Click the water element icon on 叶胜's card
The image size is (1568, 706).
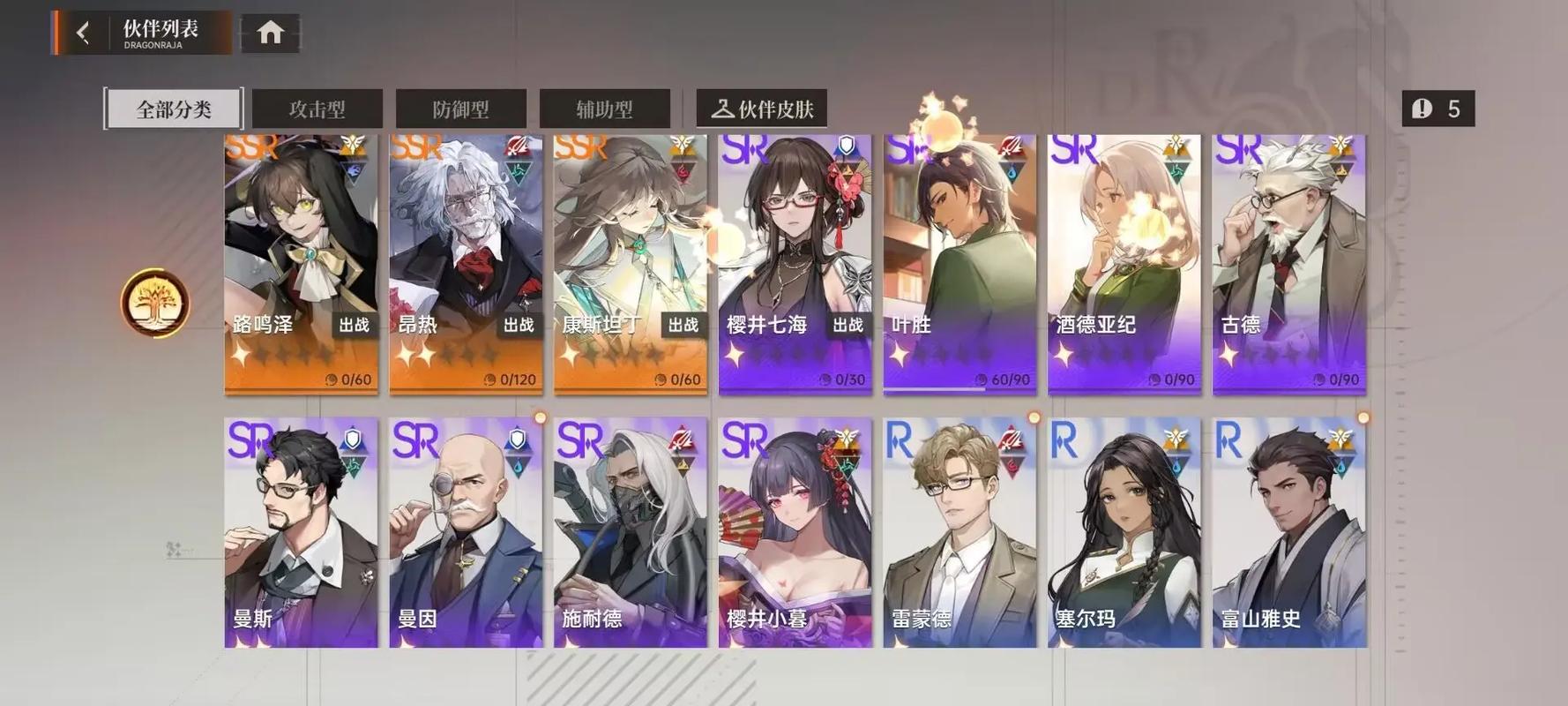[x=1012, y=174]
